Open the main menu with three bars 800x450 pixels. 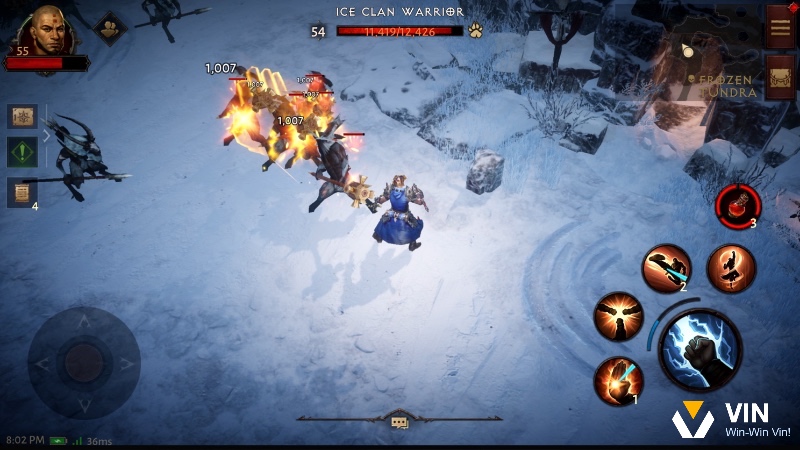pos(780,26)
